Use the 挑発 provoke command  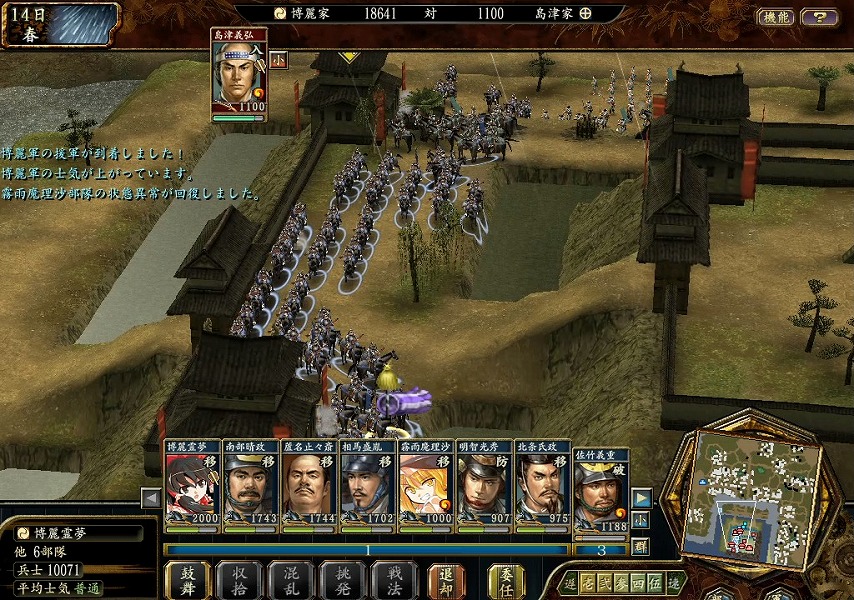coord(342,580)
